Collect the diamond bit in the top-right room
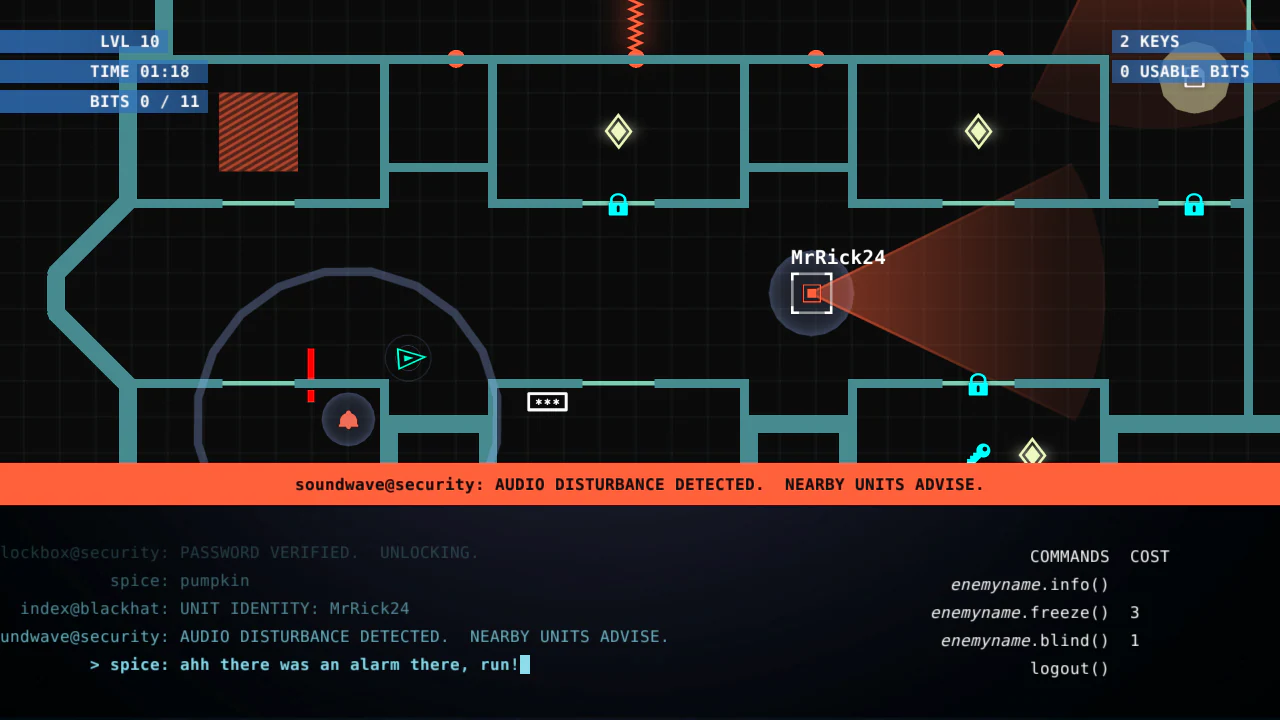Screen dimensions: 1280x720 coord(978,131)
